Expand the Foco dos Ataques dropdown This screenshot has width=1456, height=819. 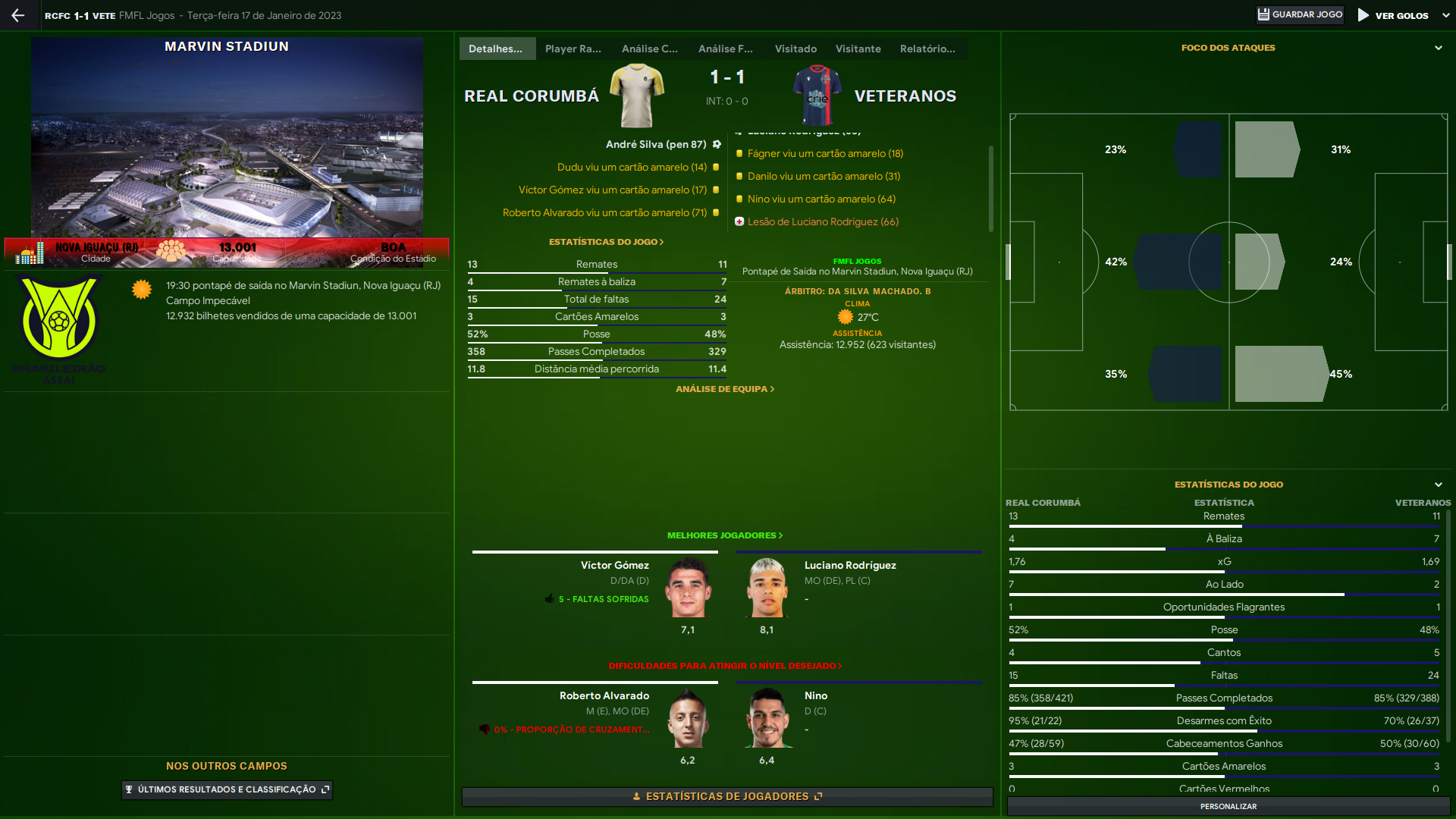pyautogui.click(x=1438, y=48)
